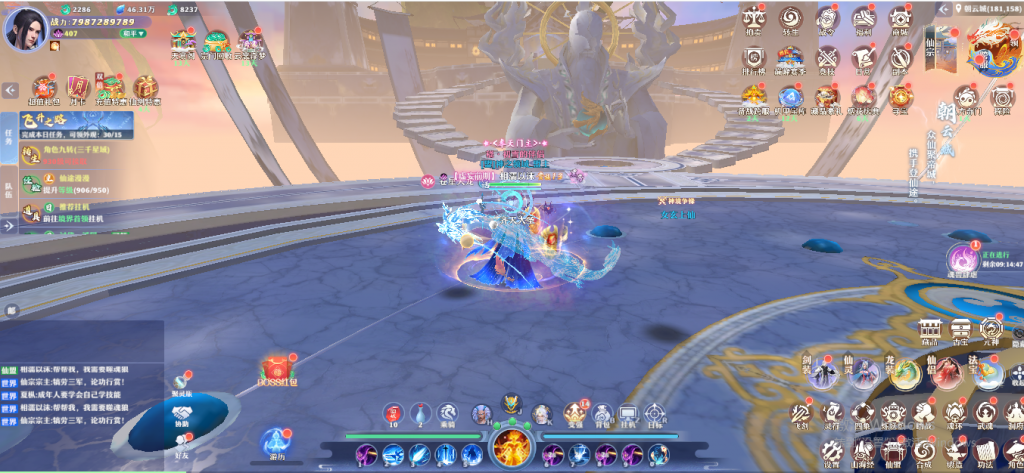Screen dimensions: 1024x473
Task: Open the 藏品 collection building icon
Action: coord(930,328)
